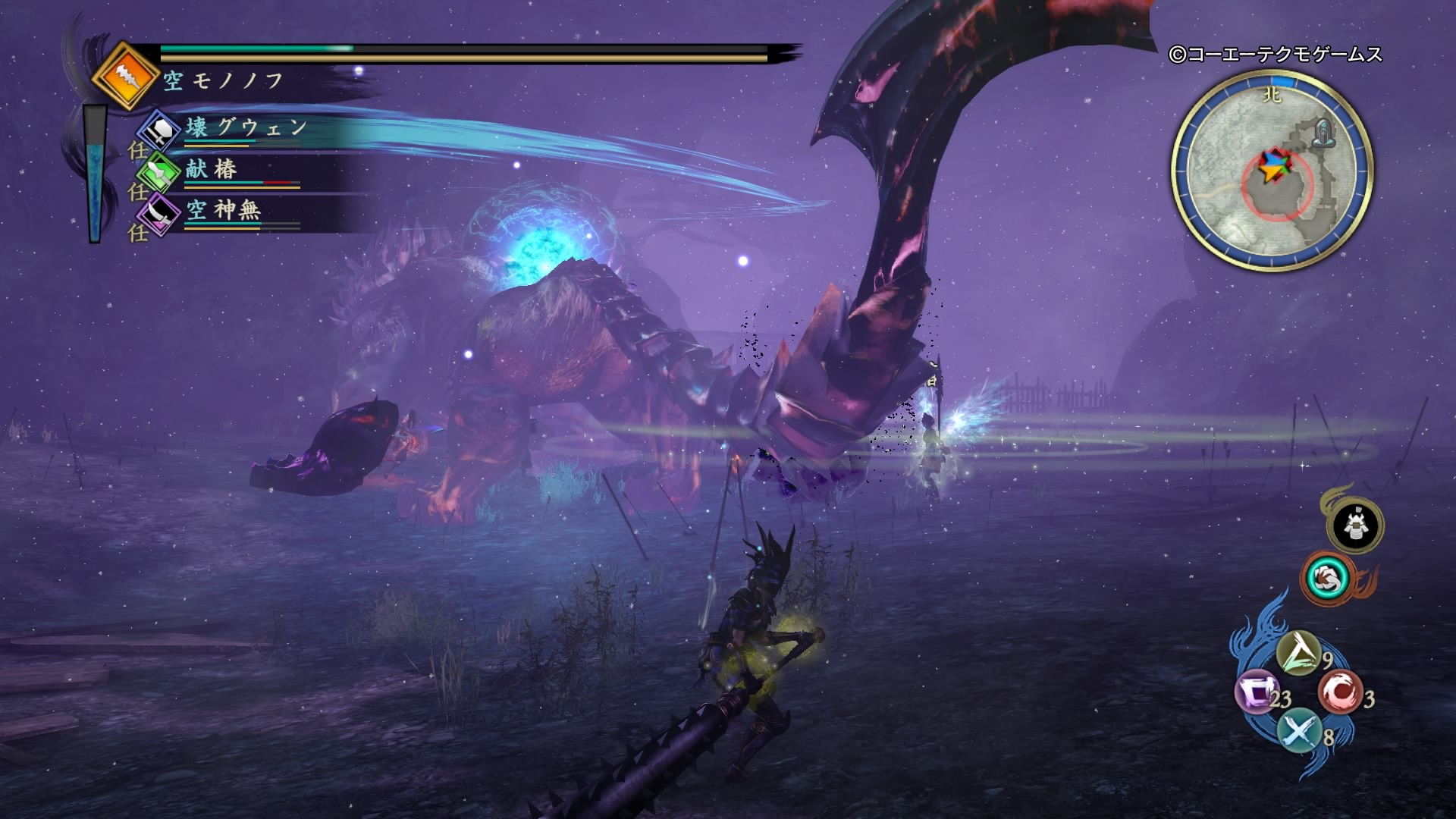Trigger the red circle skill with 3 charges
The image size is (1456, 819).
tap(1339, 692)
